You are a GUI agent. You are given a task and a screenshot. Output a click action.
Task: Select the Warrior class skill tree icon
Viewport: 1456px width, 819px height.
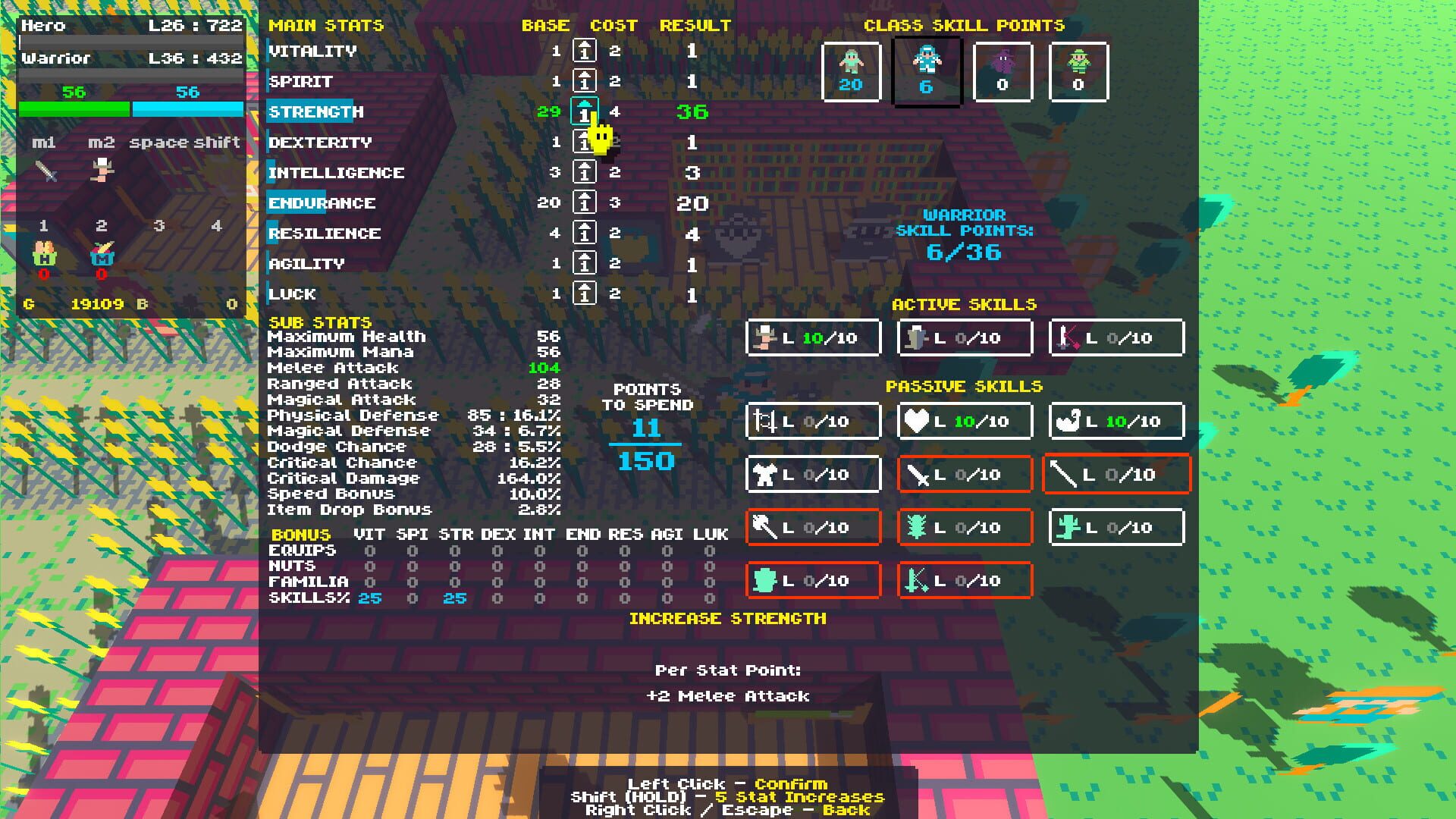click(x=927, y=72)
